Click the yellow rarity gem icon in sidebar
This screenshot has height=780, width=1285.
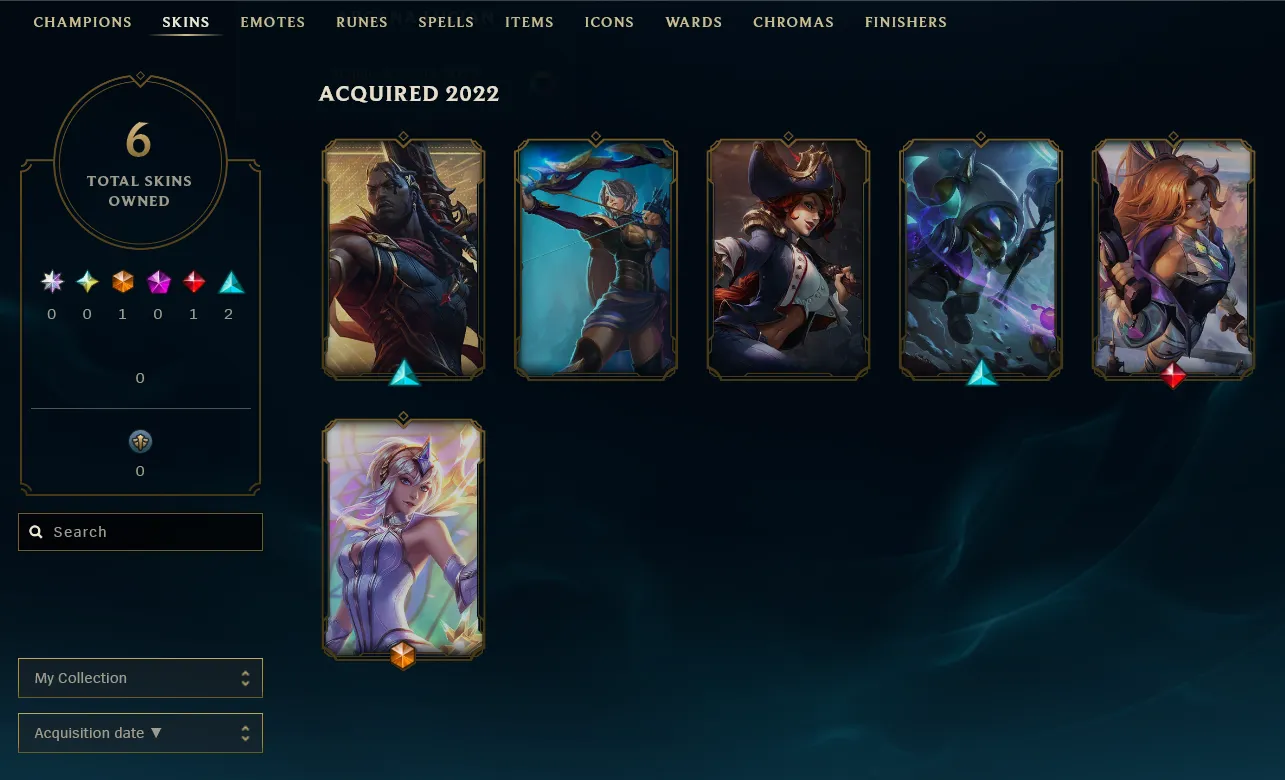pyautogui.click(x=86, y=283)
